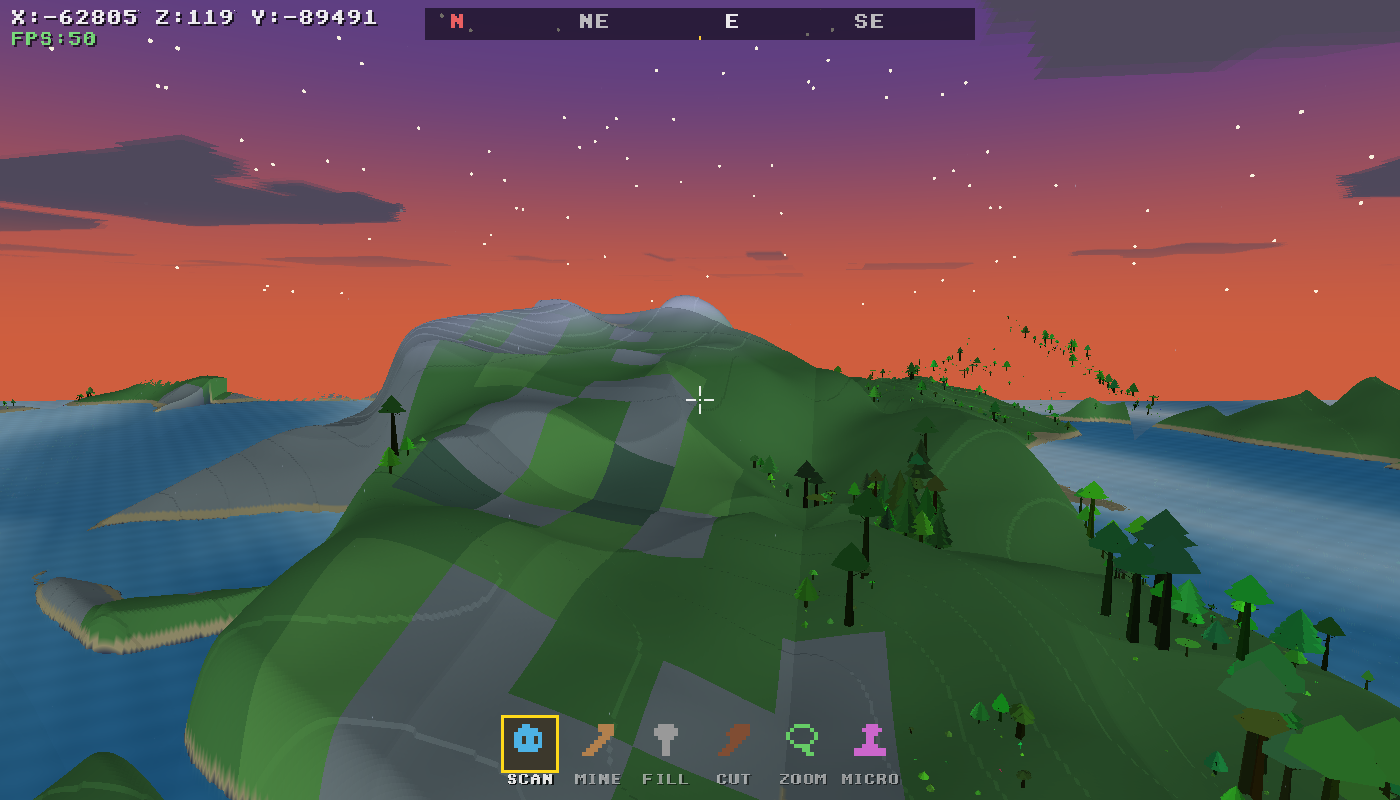Click the crosshair reticle at screen center
This screenshot has width=1400, height=800.
[x=700, y=400]
